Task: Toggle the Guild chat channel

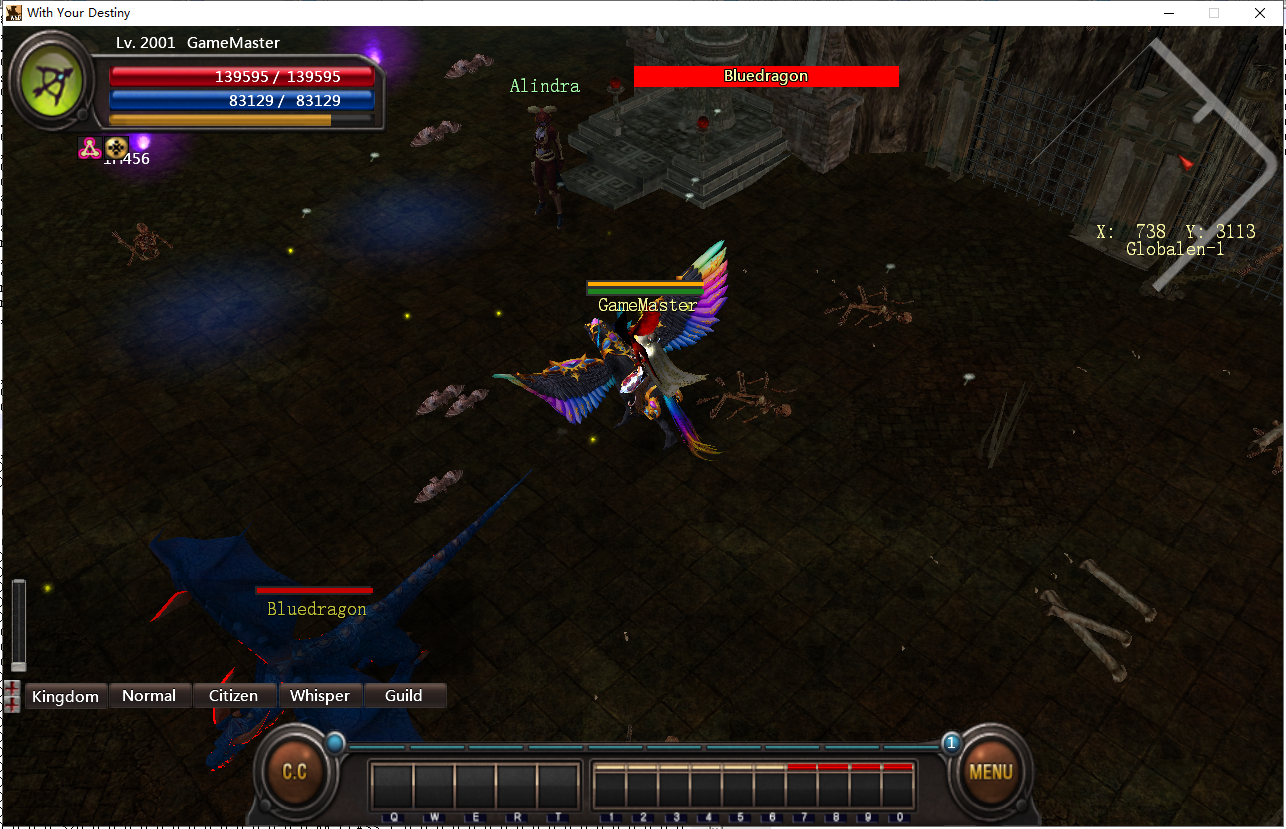Action: 404,695
